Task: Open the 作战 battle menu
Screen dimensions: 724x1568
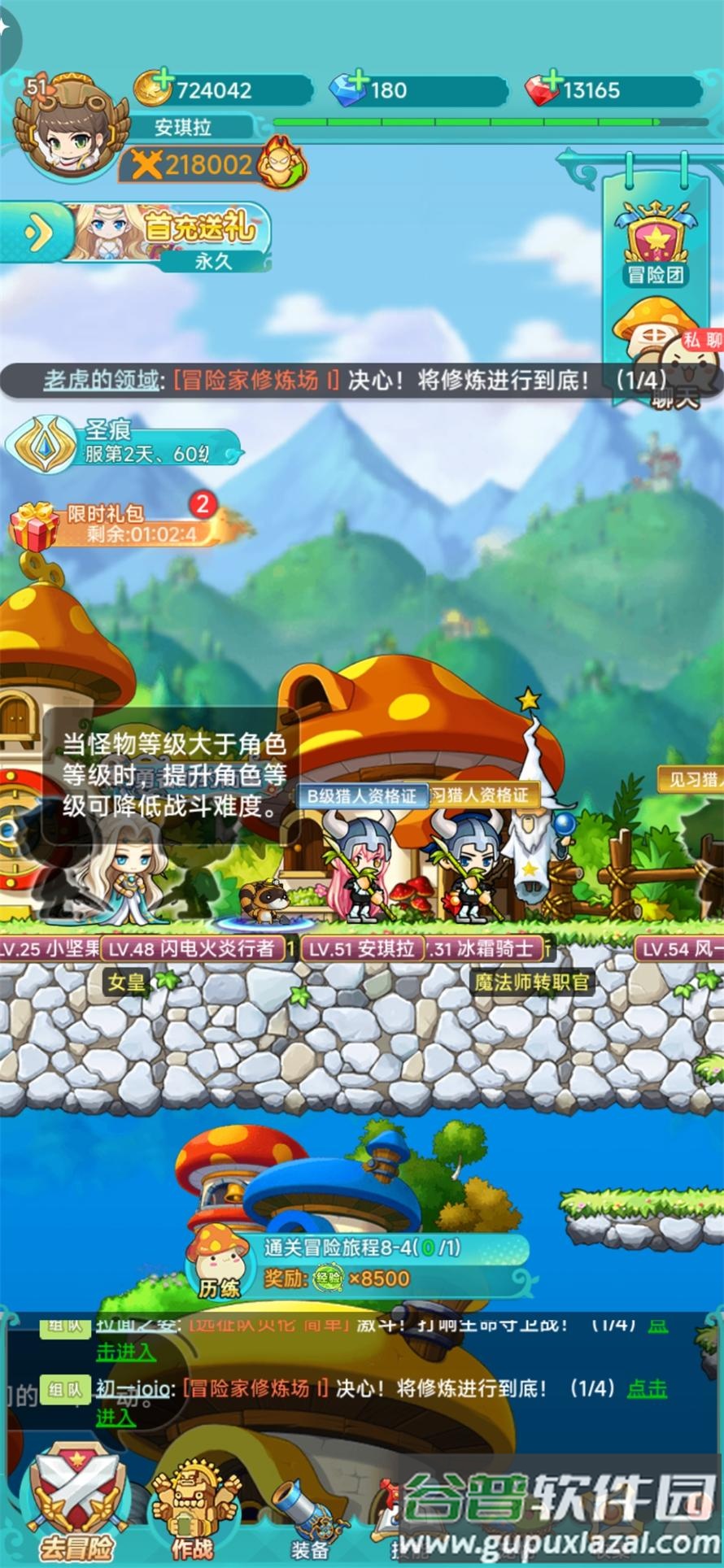Action: pos(191,1509)
